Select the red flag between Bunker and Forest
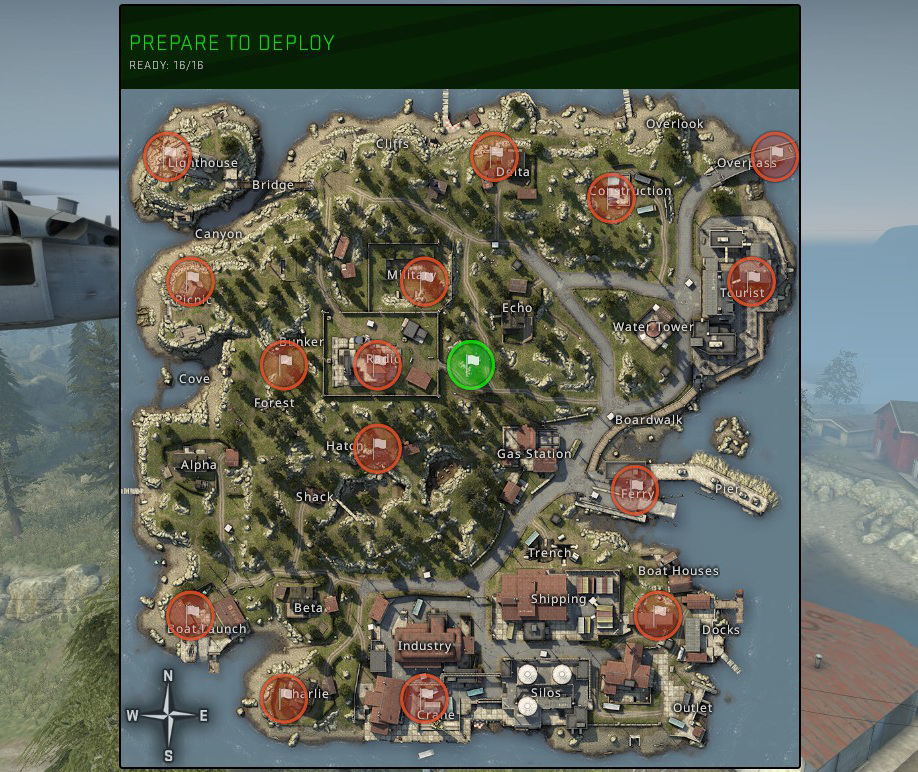The height and width of the screenshot is (772, 918). 284,364
